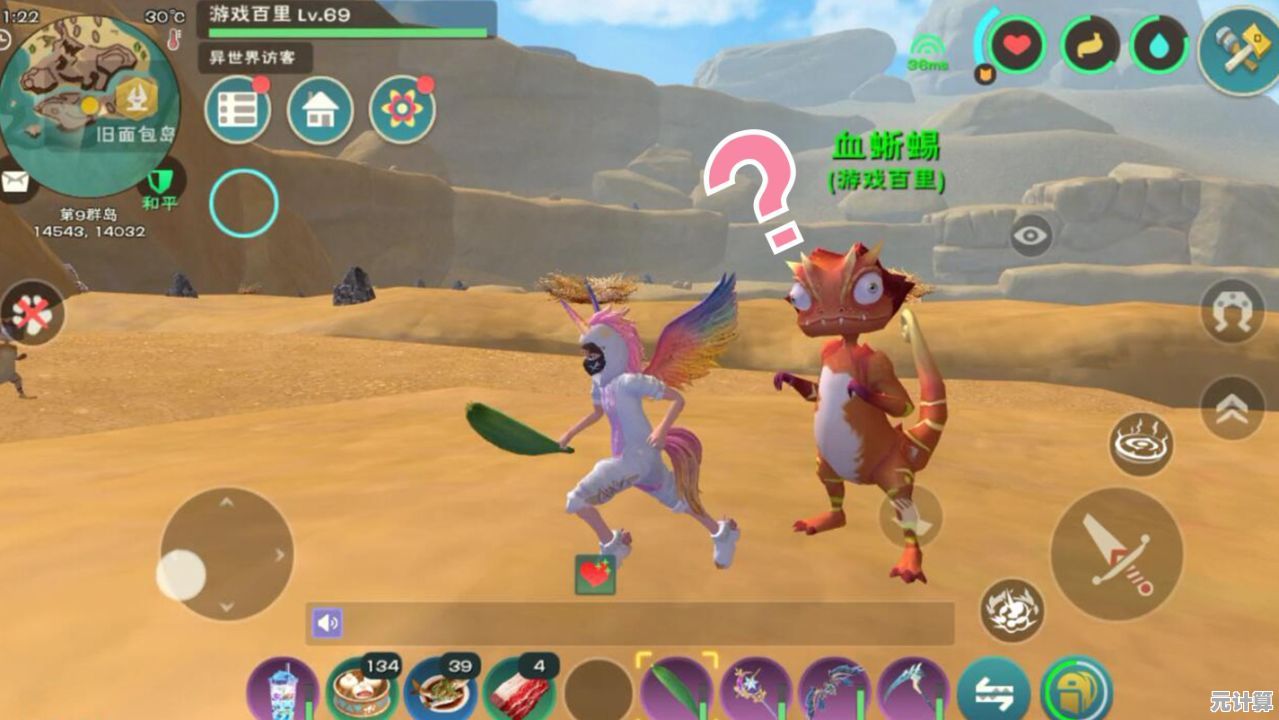The image size is (1279, 720).
Task: Select the bubble tea drink slot
Action: point(283,690)
